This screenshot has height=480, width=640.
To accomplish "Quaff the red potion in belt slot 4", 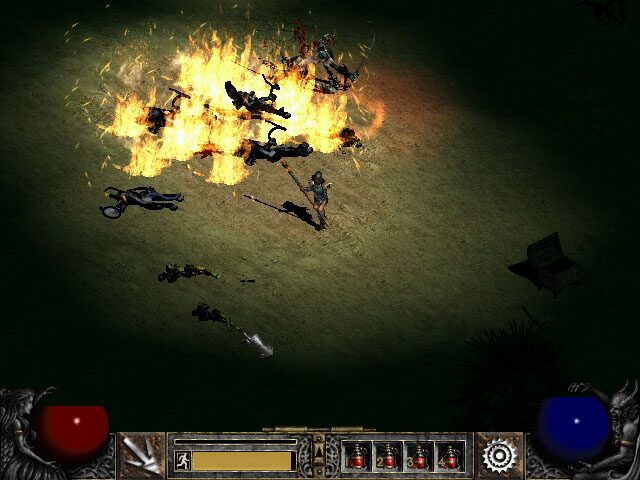I will [x=450, y=456].
